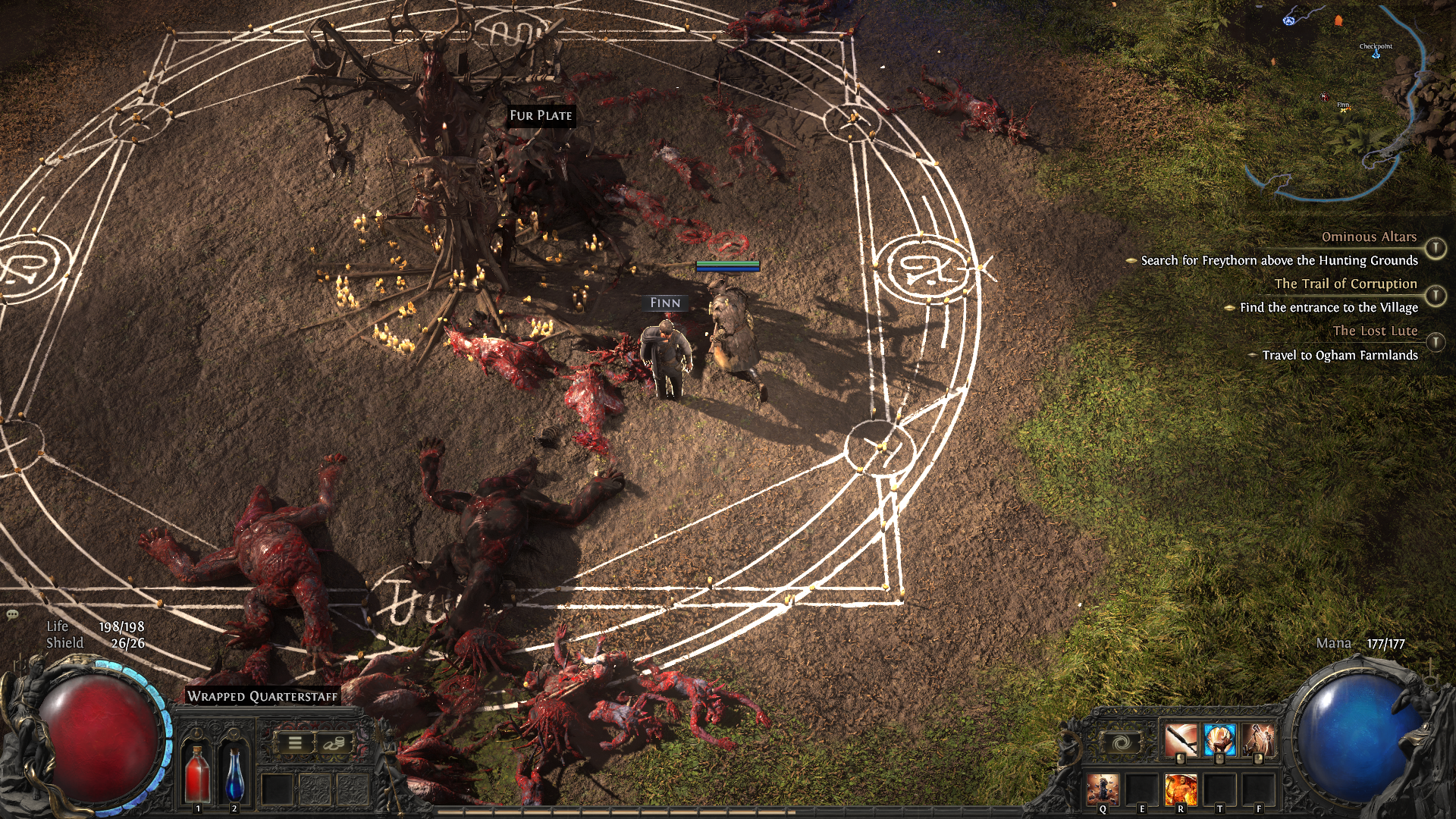Pick up the Wrapped Quarterstaff label
This screenshot has height=819, width=1456.
coord(262,696)
